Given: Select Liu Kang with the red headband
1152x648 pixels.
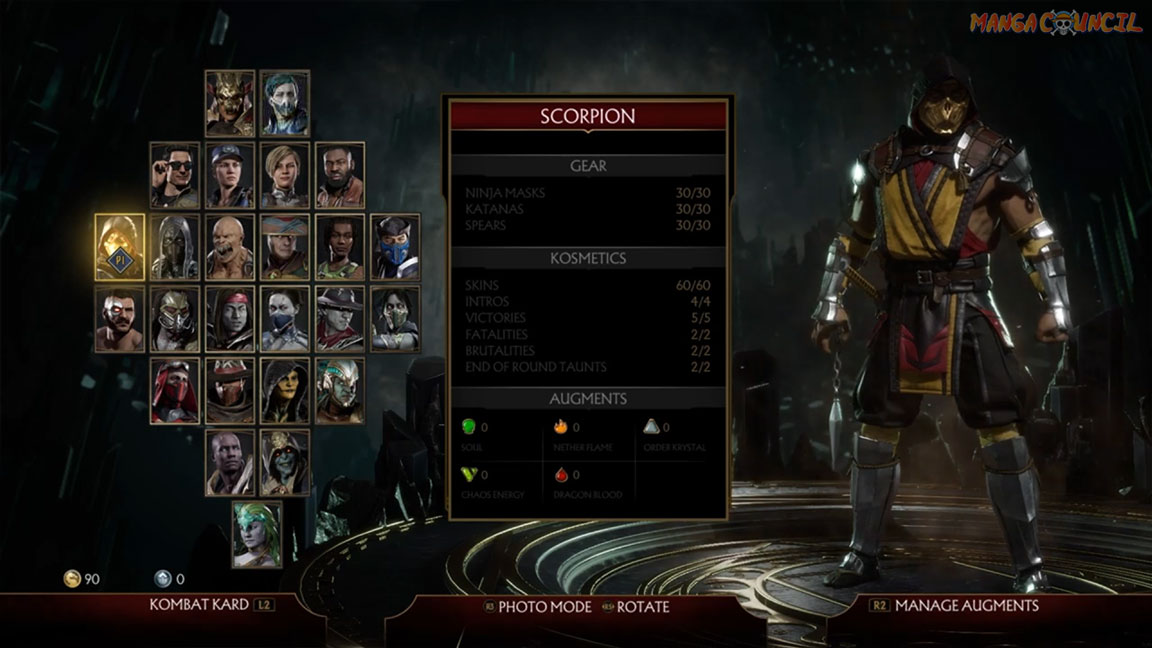Looking at the screenshot, I should (x=230, y=319).
